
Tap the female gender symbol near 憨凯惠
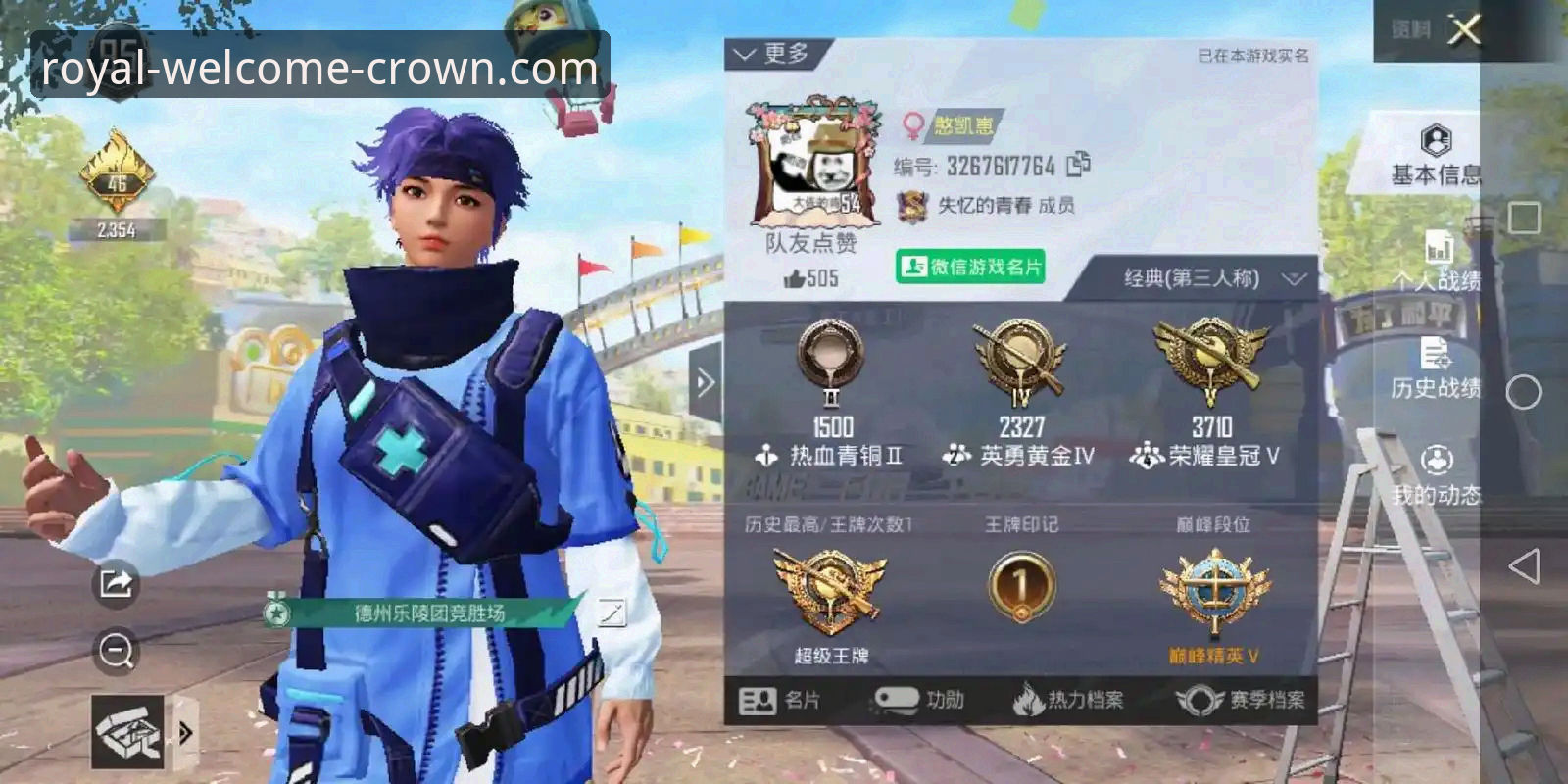tap(911, 124)
